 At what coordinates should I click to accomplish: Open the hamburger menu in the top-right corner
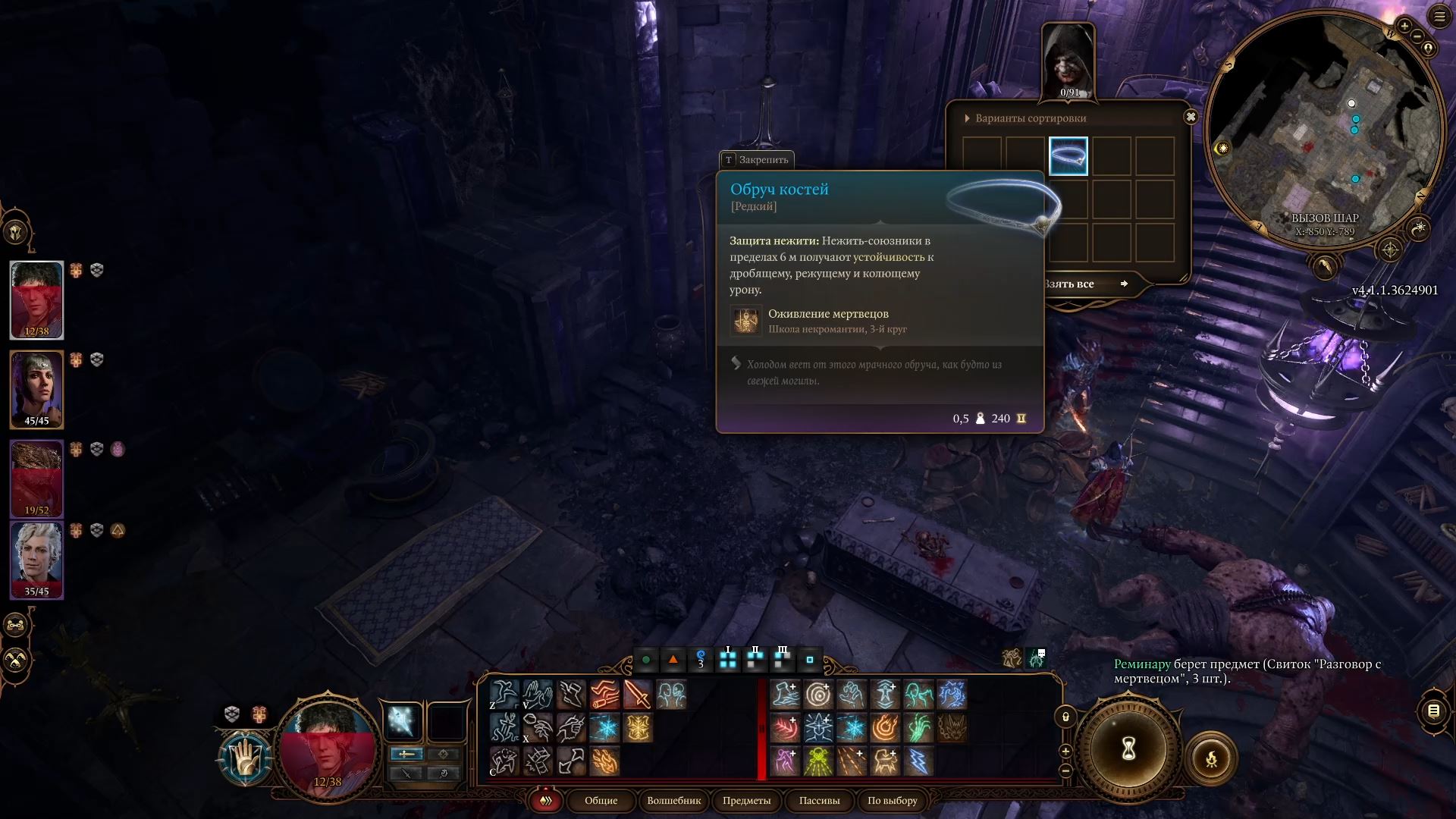pyautogui.click(x=1439, y=15)
